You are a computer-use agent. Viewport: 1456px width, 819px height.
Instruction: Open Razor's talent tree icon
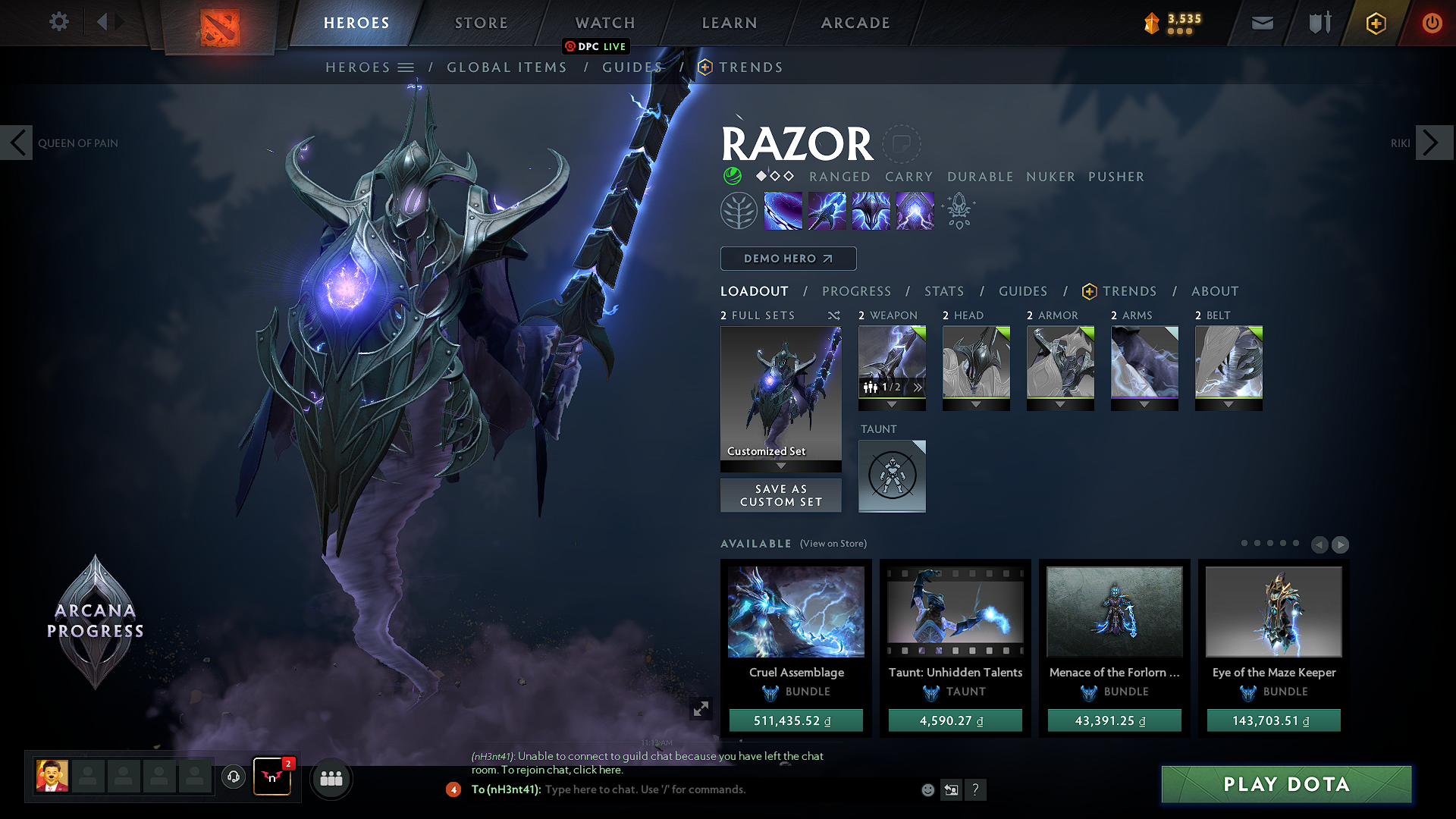coord(738,210)
